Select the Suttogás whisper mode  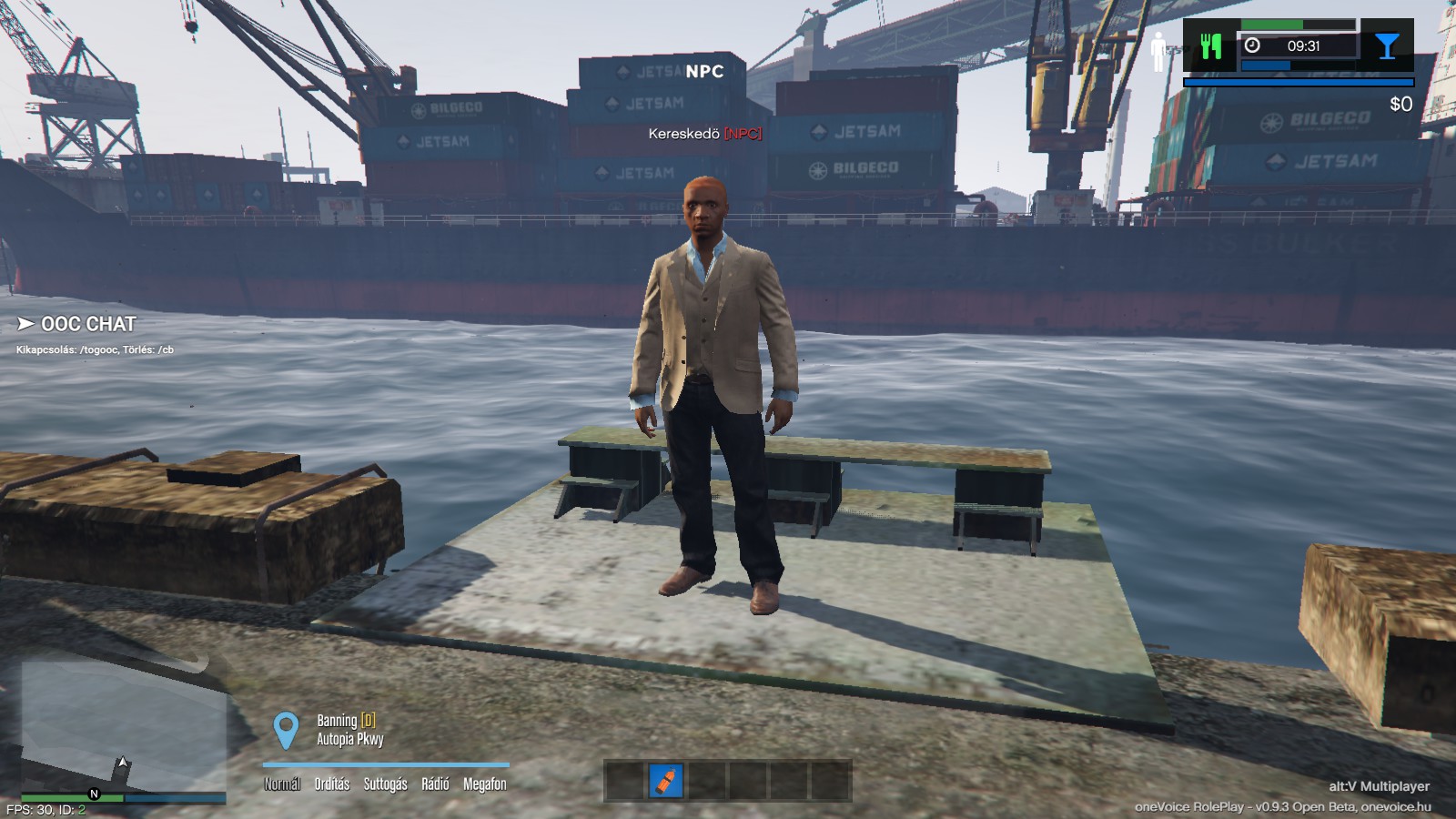click(385, 784)
